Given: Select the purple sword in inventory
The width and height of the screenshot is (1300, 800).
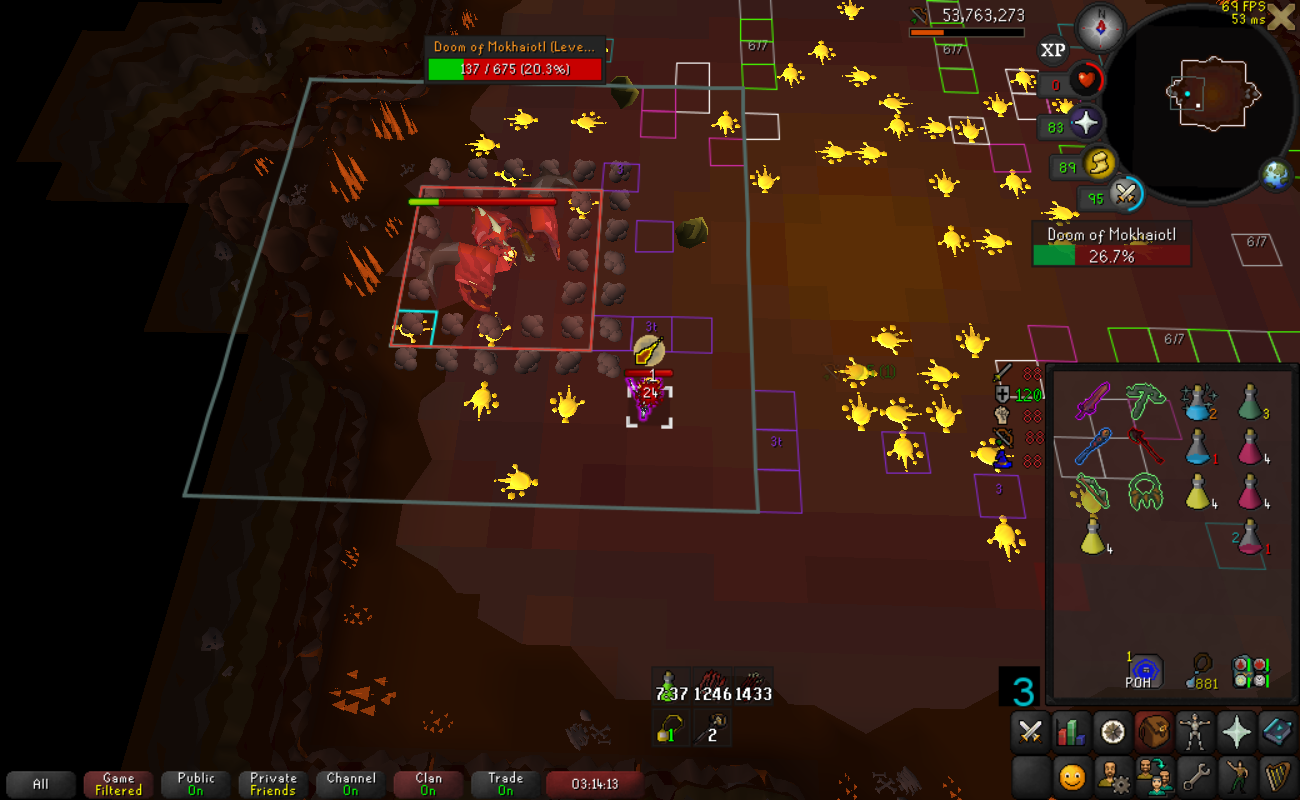Looking at the screenshot, I should tap(1092, 401).
